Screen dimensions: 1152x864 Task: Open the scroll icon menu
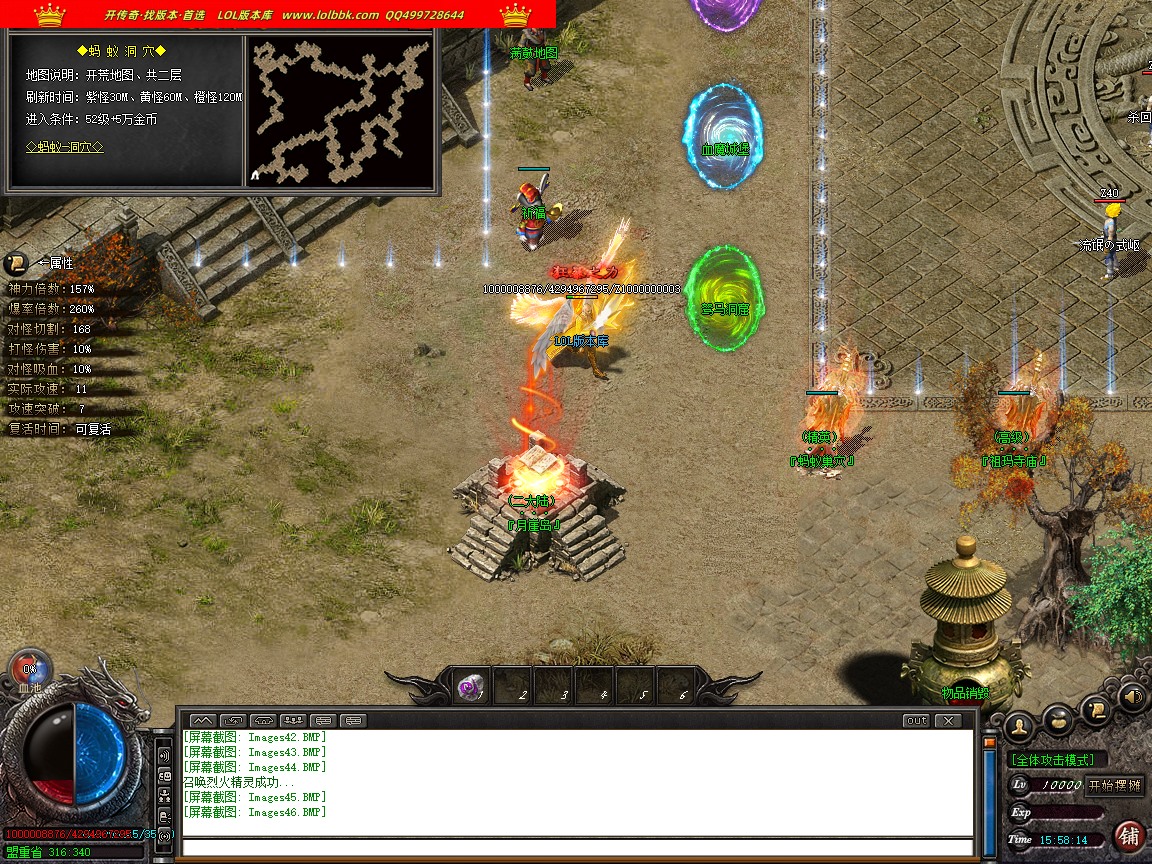(x=1096, y=710)
